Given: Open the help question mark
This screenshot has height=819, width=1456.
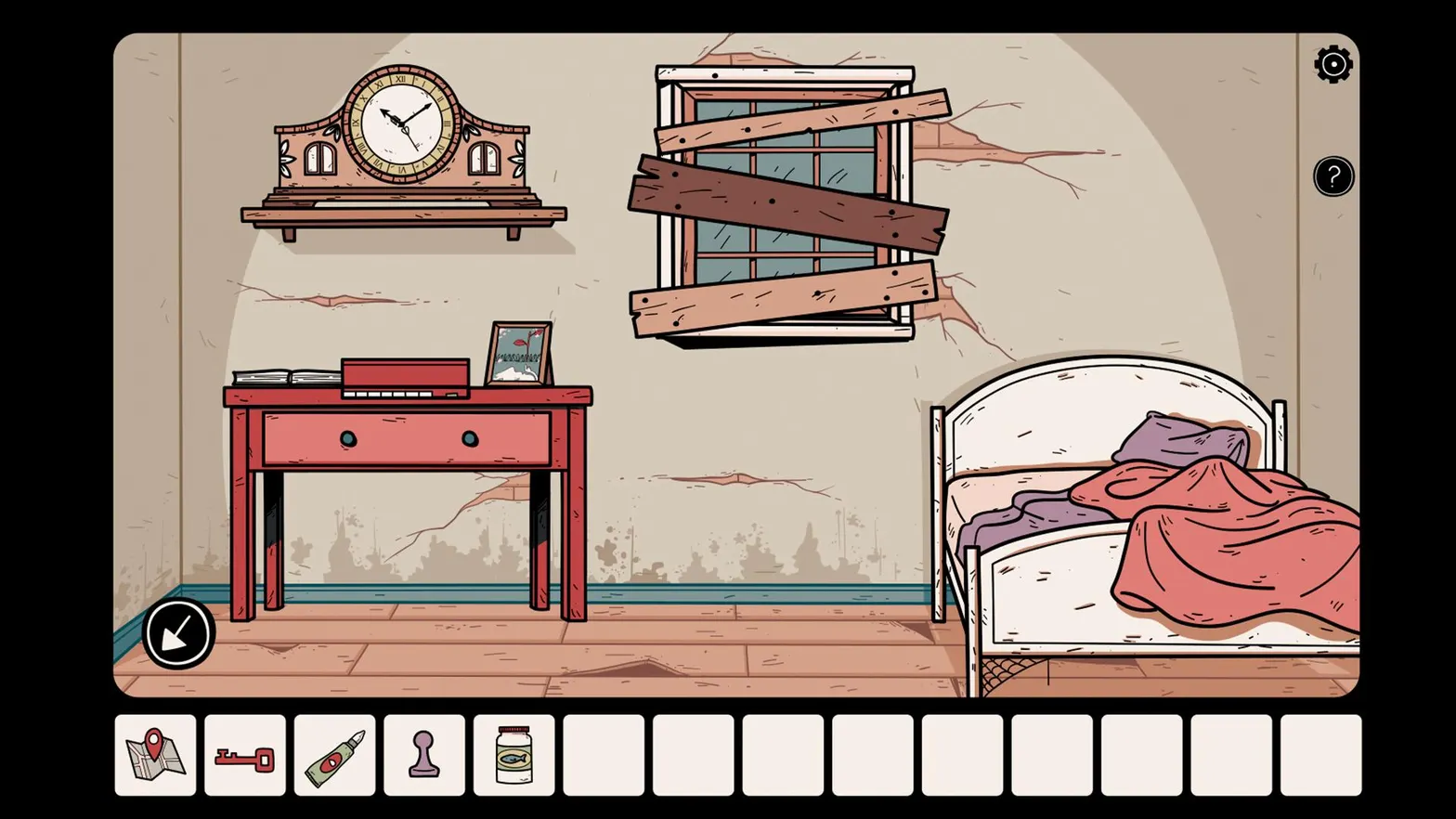Looking at the screenshot, I should pyautogui.click(x=1332, y=175).
